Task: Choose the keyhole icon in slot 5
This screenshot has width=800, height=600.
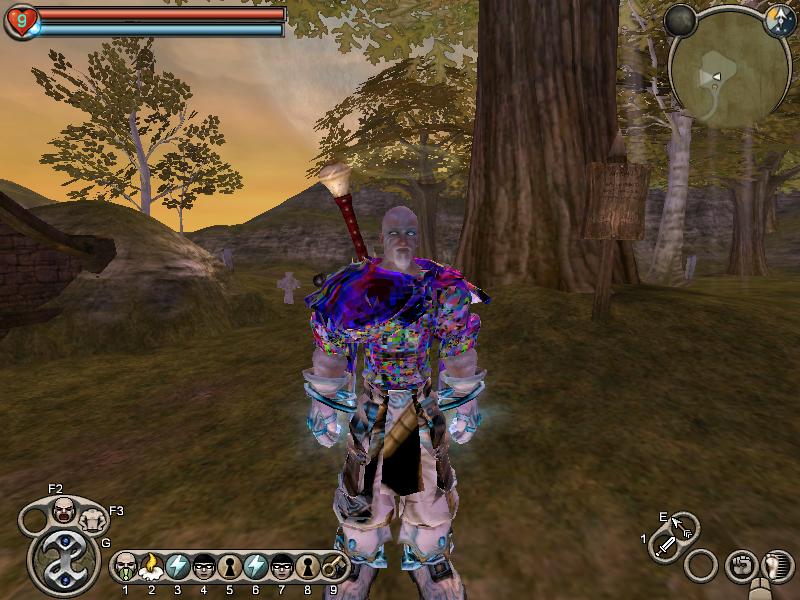Action: pyautogui.click(x=229, y=567)
